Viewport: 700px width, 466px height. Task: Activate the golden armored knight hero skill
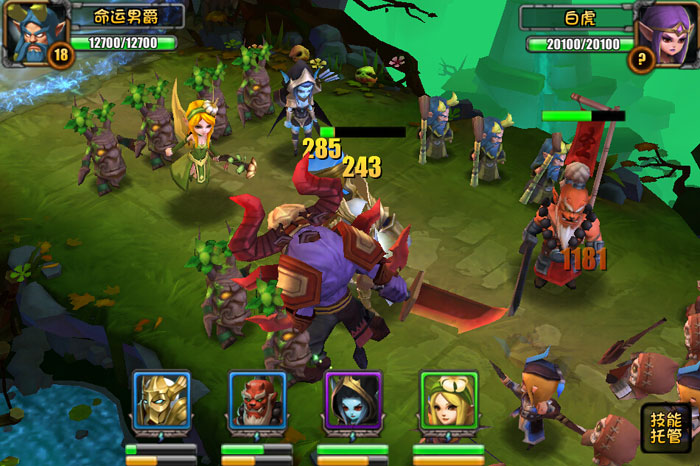pos(161,401)
